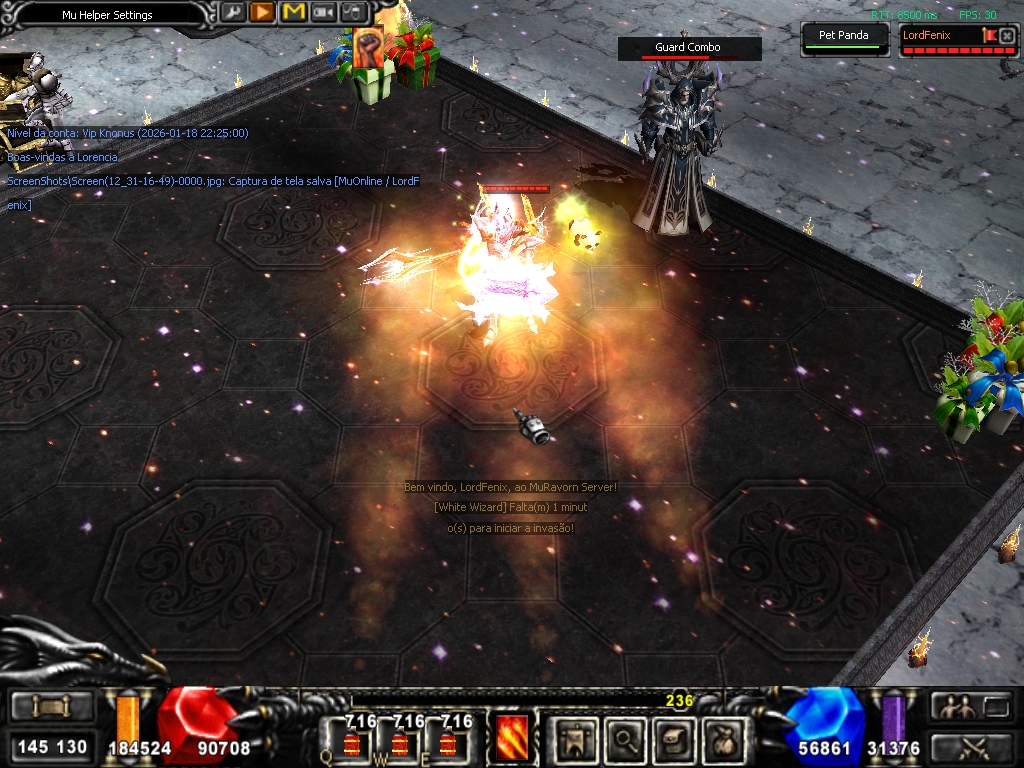1024x768 pixels.
Task: Click the mouse icon button in top bar
Action: [x=353, y=12]
